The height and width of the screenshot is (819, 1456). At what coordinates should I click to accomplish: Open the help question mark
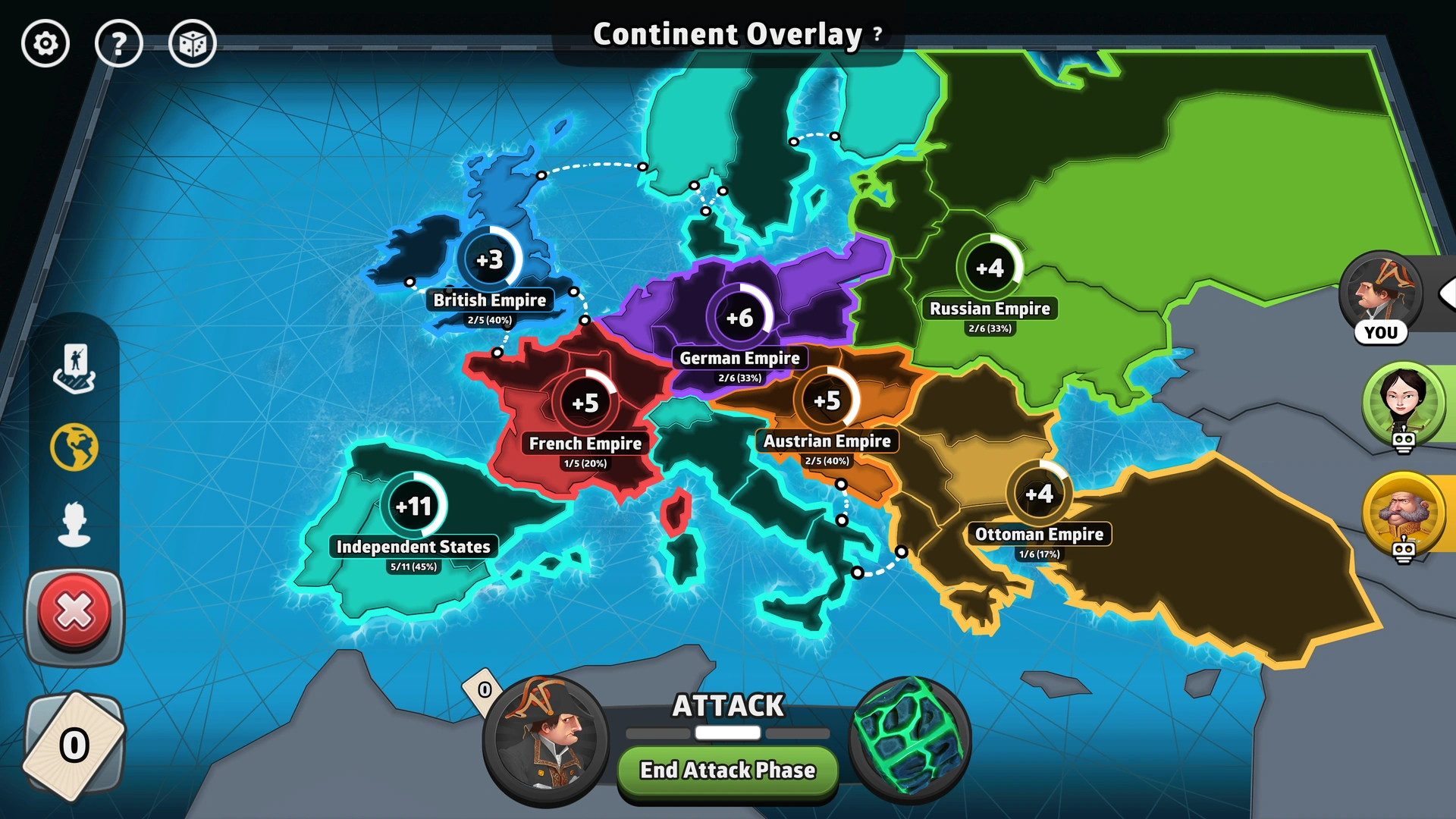coord(119,44)
